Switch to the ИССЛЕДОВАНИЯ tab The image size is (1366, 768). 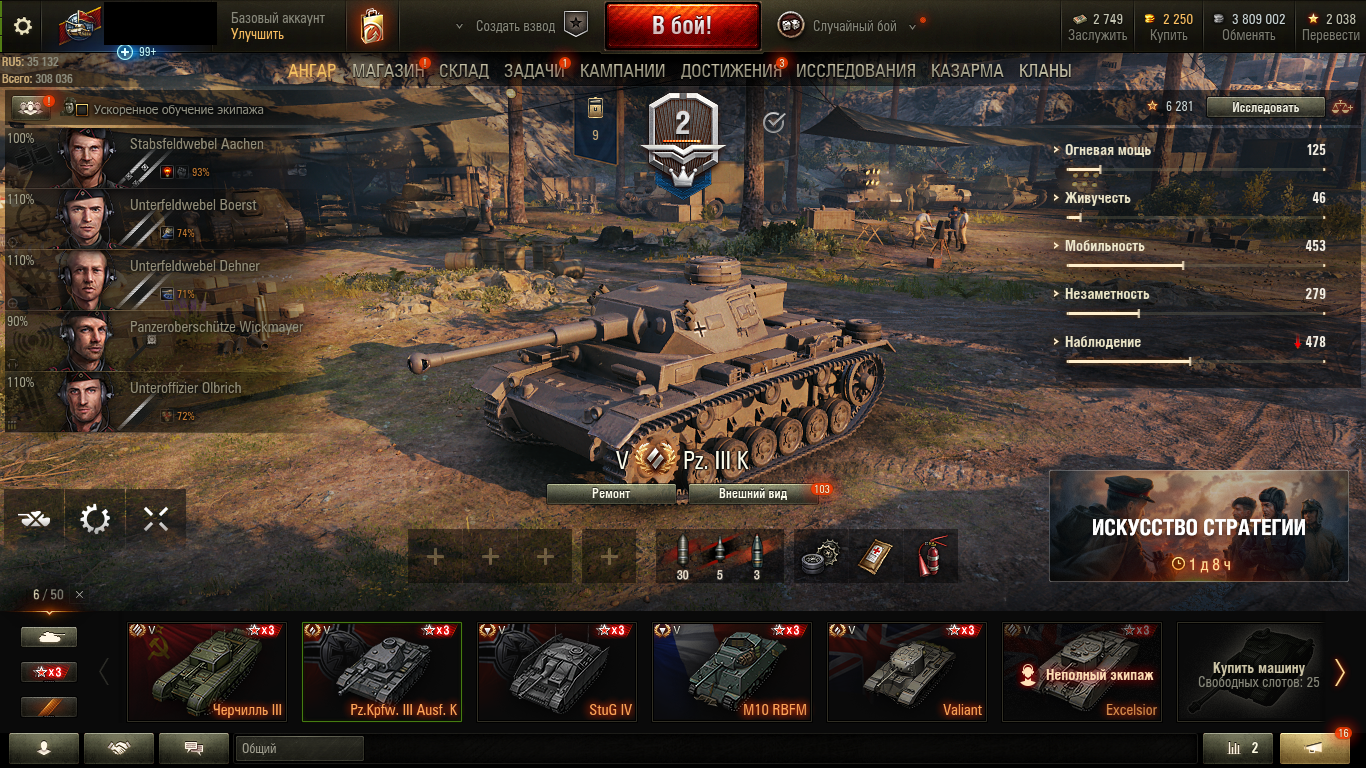point(855,71)
